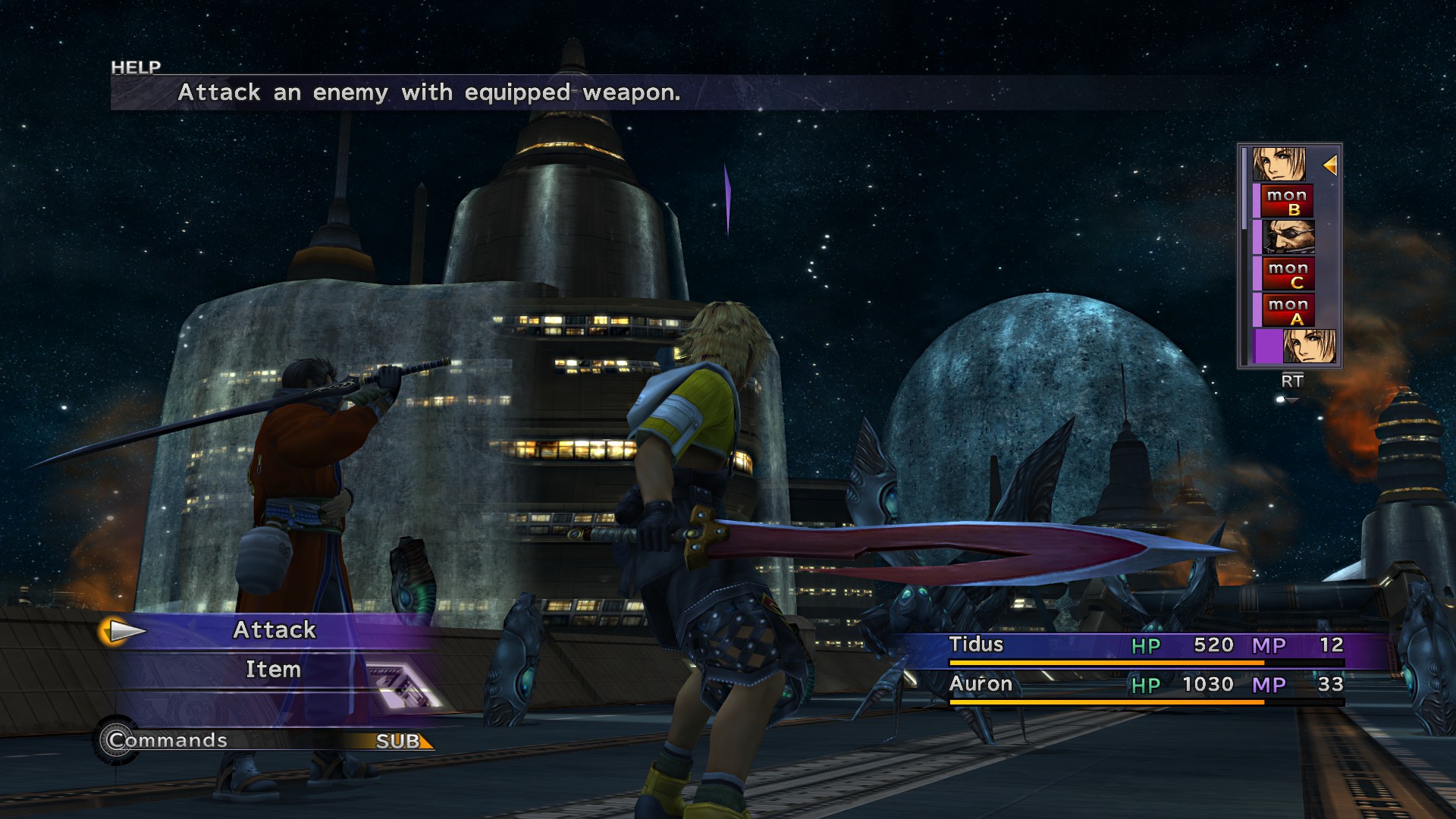Select Auron's portrait in the turn order
Image resolution: width=1456 pixels, height=819 pixels.
(1287, 238)
